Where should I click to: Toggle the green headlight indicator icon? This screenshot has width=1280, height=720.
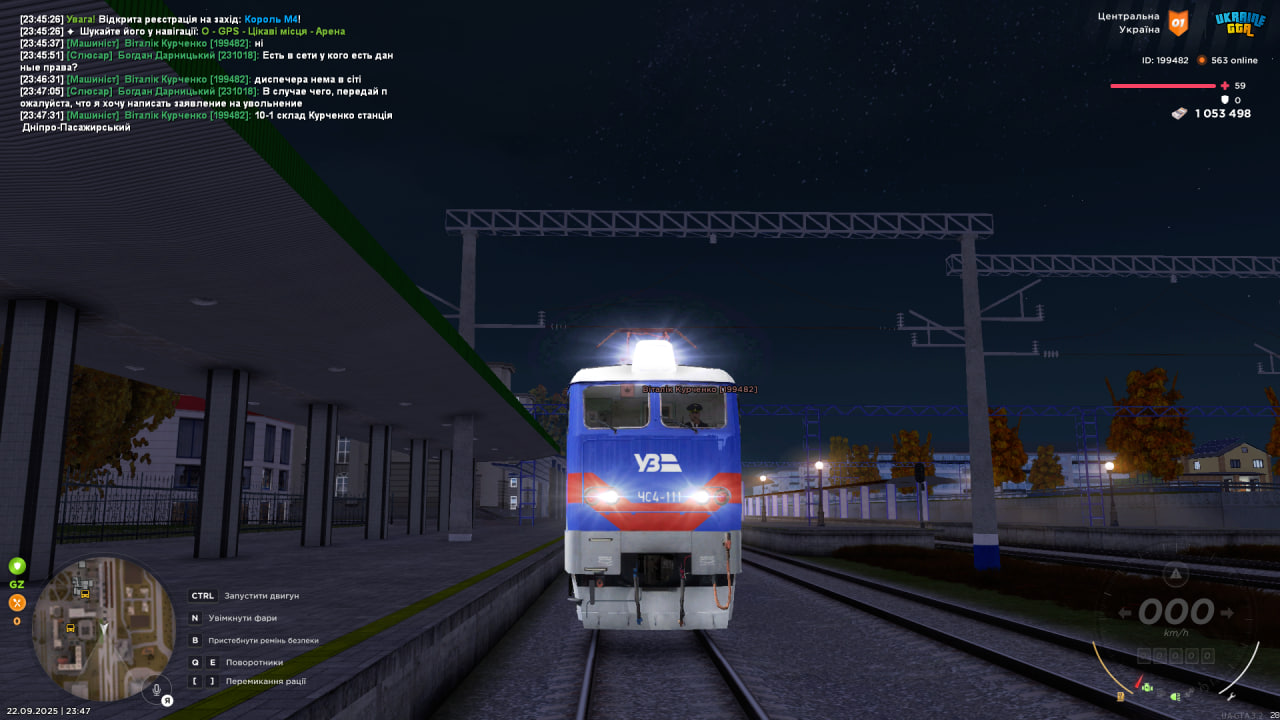pos(1176,696)
